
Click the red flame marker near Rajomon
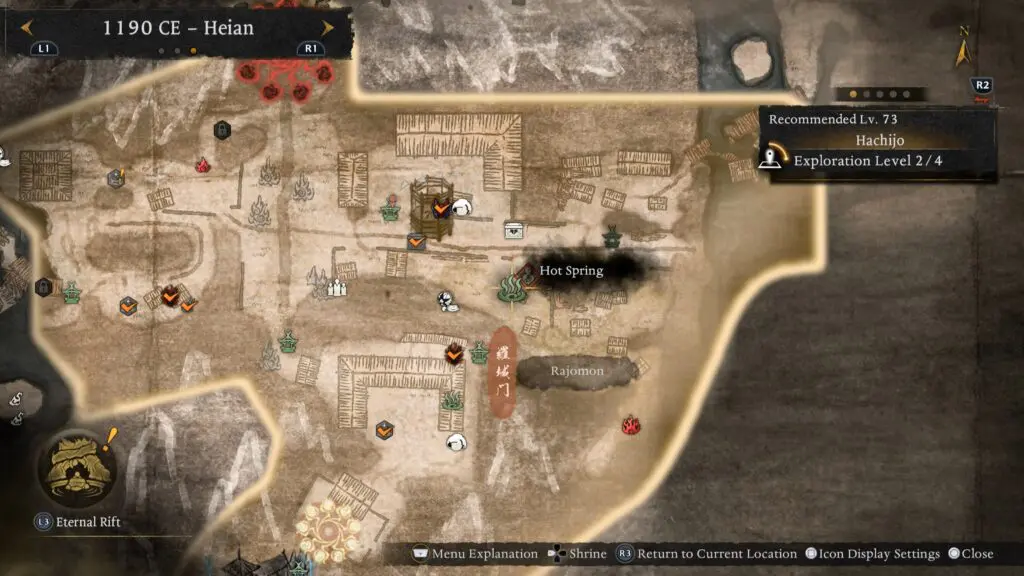(x=631, y=426)
